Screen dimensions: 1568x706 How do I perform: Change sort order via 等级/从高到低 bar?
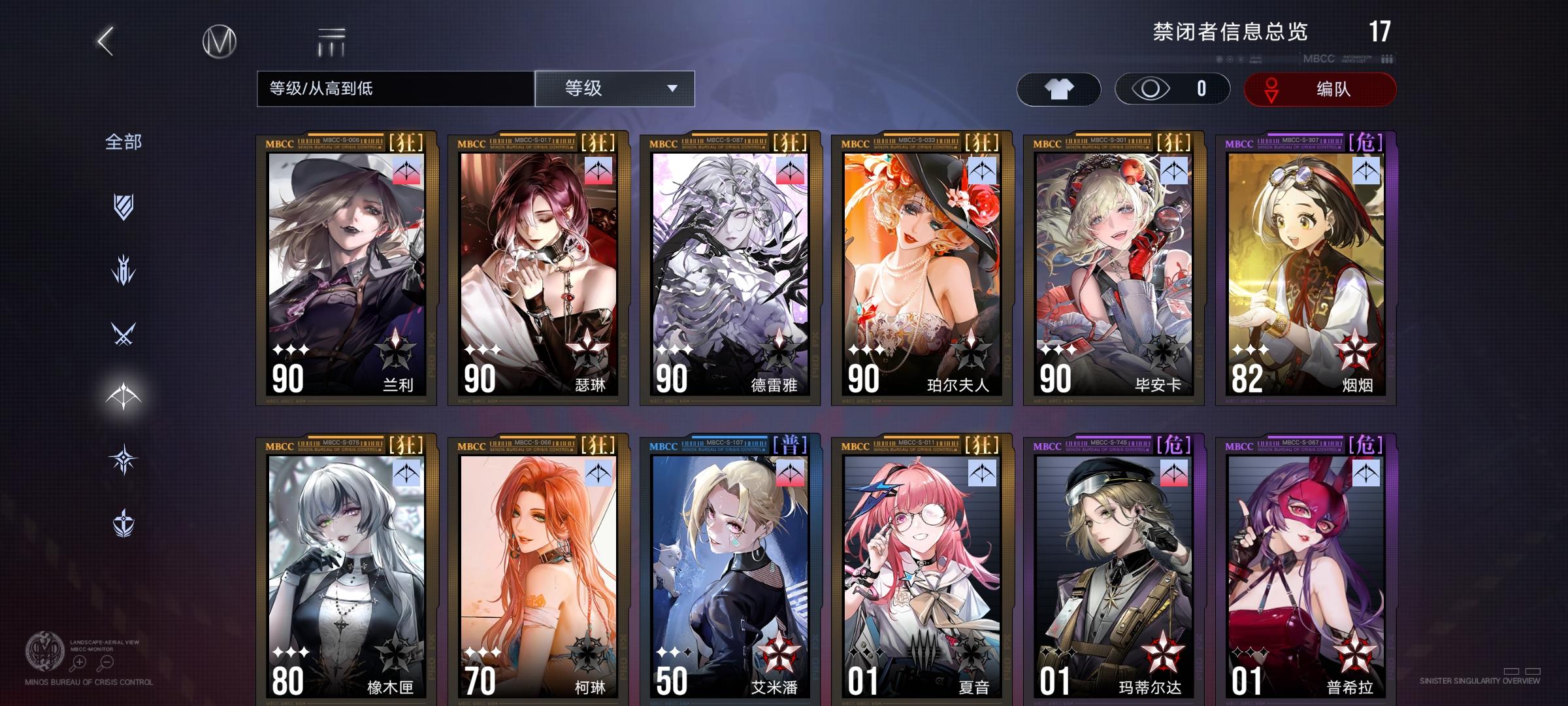point(392,89)
